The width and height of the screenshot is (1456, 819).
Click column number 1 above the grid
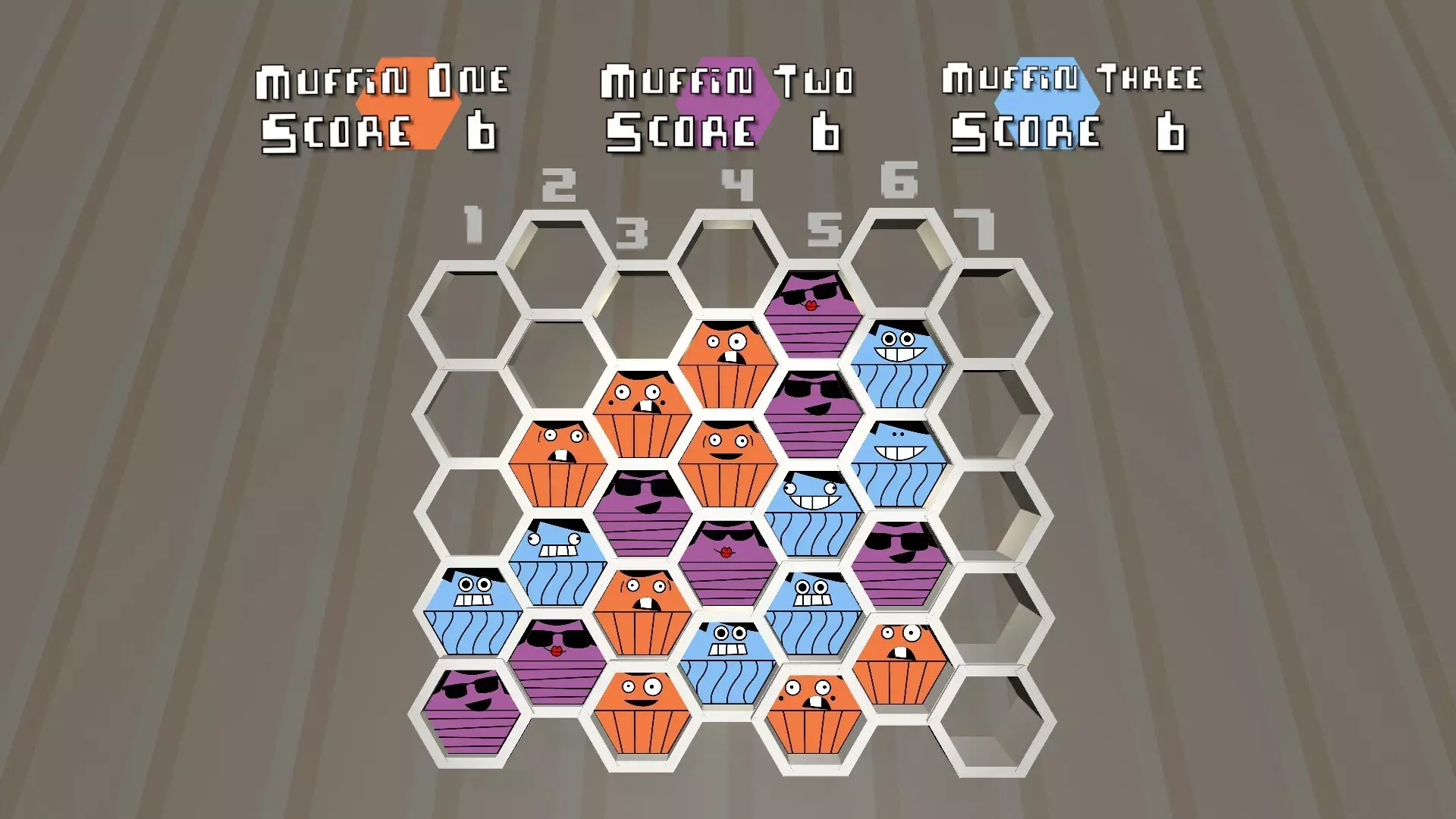pos(474,224)
